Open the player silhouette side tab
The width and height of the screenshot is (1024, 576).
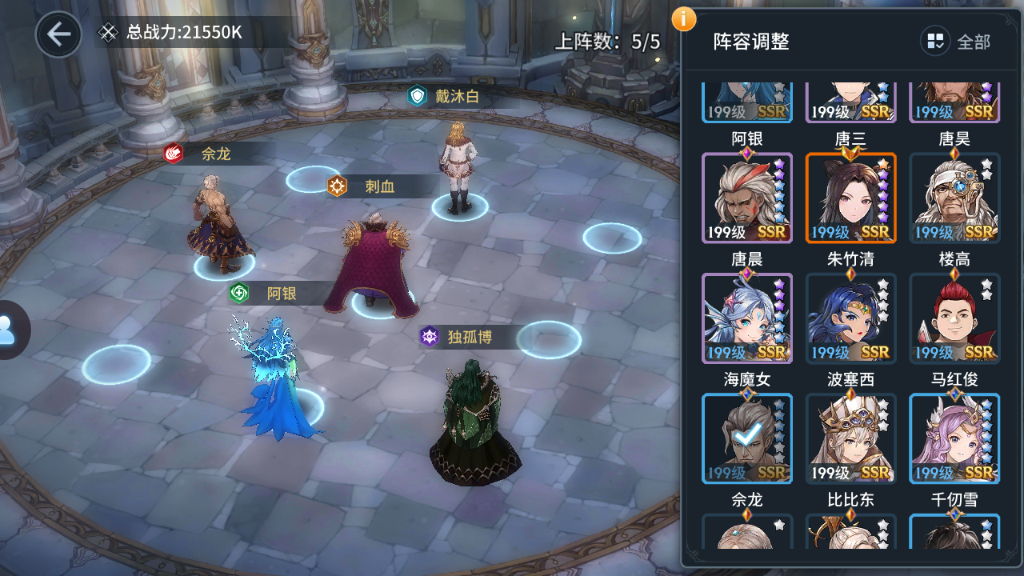click(10, 330)
